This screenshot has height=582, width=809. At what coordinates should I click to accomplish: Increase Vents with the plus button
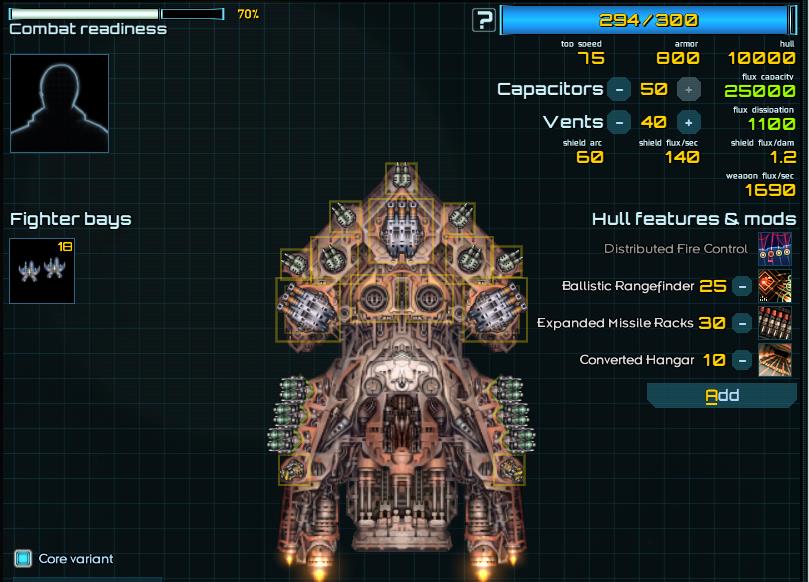point(688,122)
